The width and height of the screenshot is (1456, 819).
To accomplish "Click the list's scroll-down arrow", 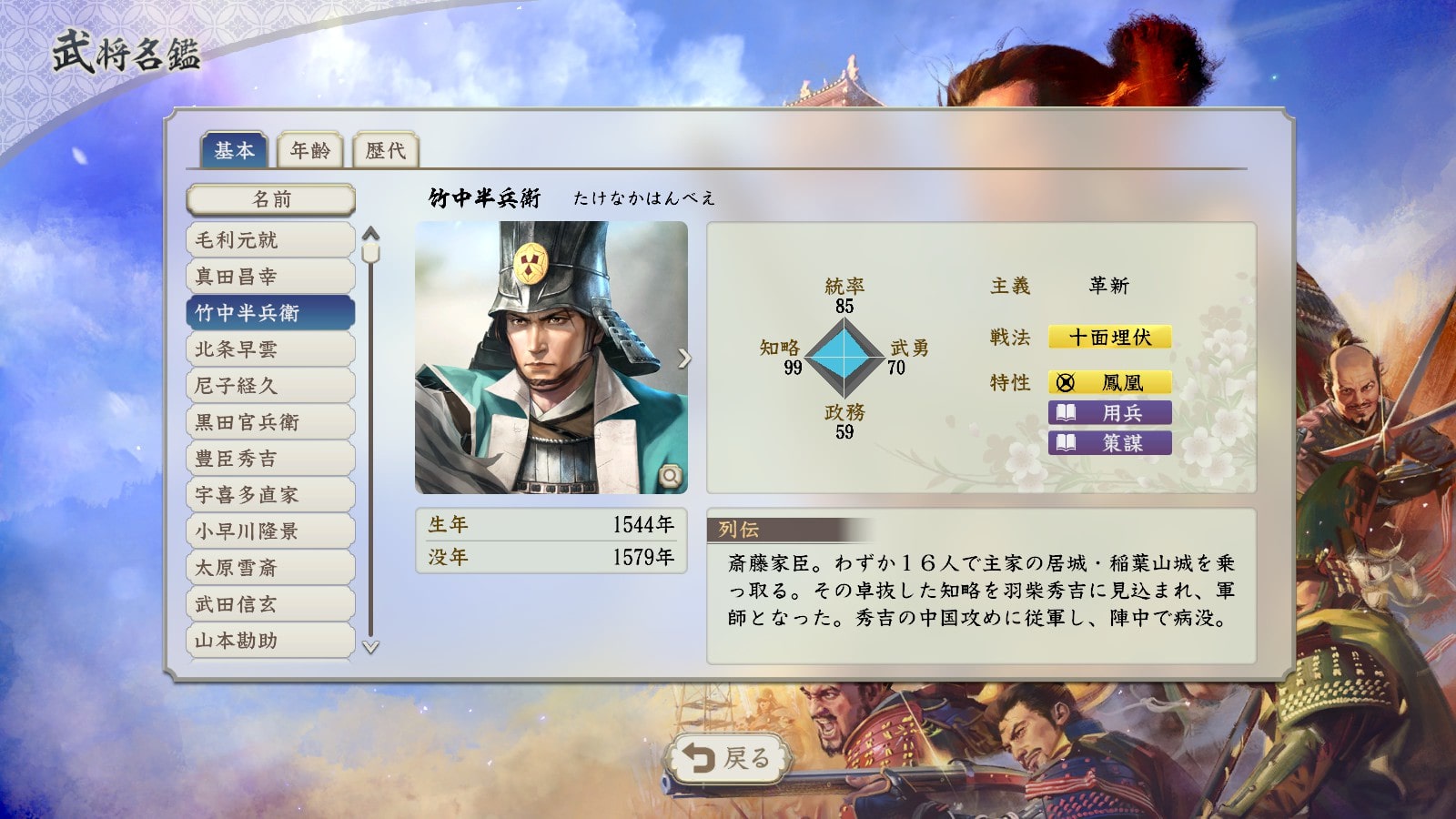I will pos(370,647).
